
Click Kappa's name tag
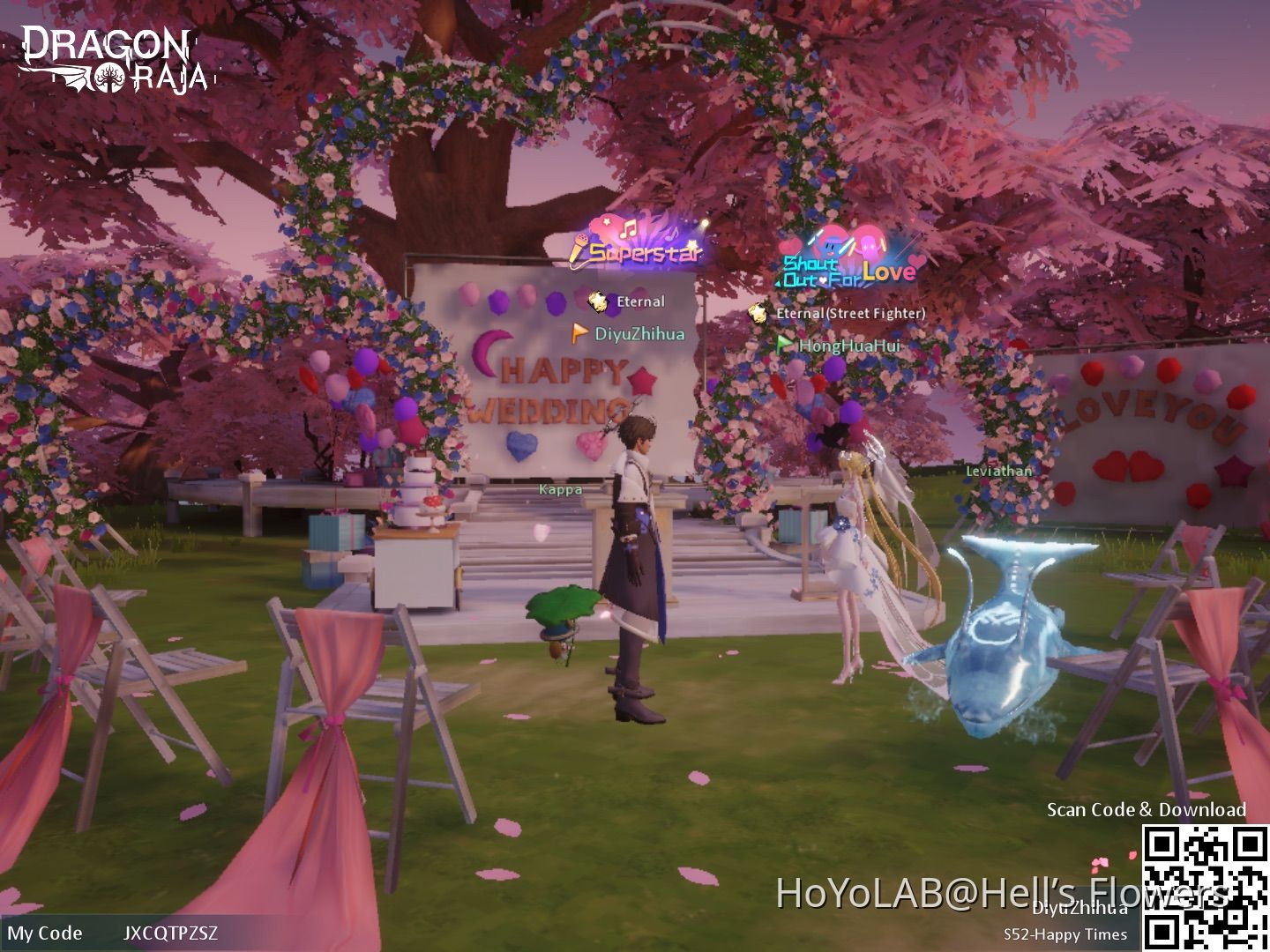click(x=561, y=489)
